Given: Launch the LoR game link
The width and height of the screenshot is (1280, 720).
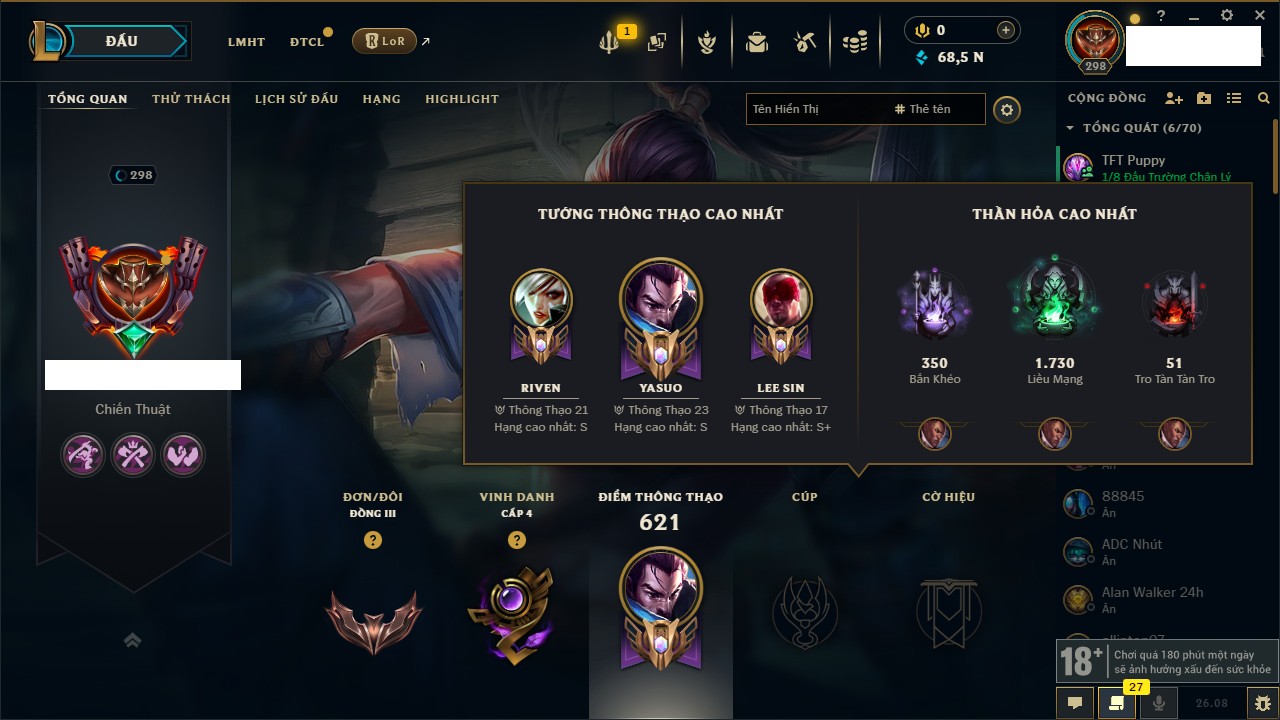Looking at the screenshot, I should (x=384, y=41).
